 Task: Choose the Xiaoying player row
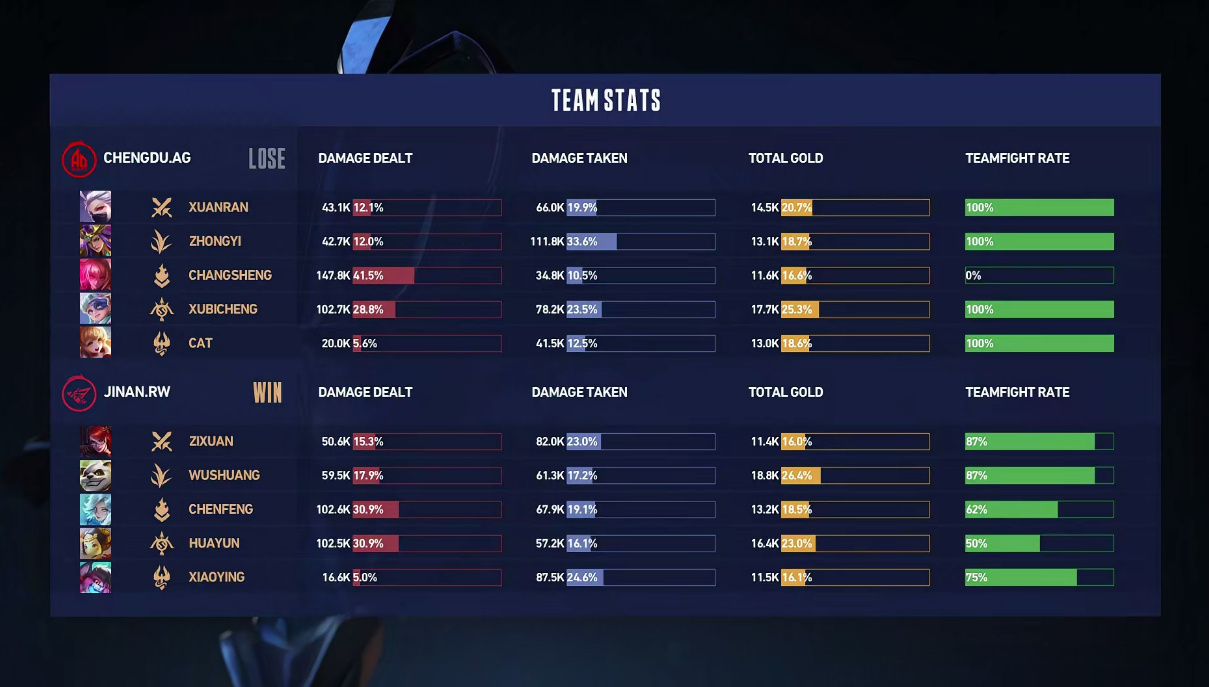[x=216, y=577]
